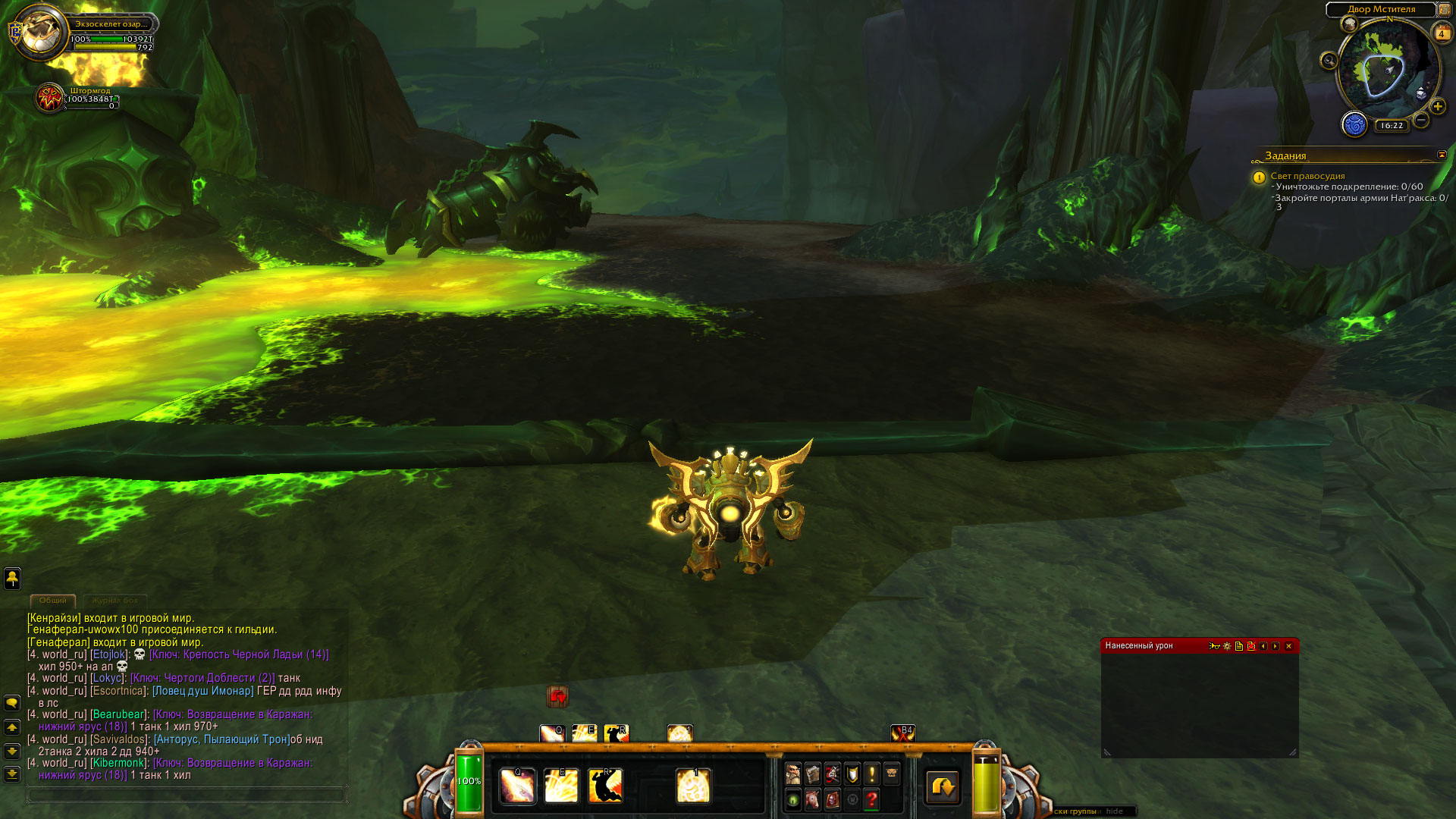Open the red question mark help button
Viewport: 1456px width, 819px height.
[872, 799]
